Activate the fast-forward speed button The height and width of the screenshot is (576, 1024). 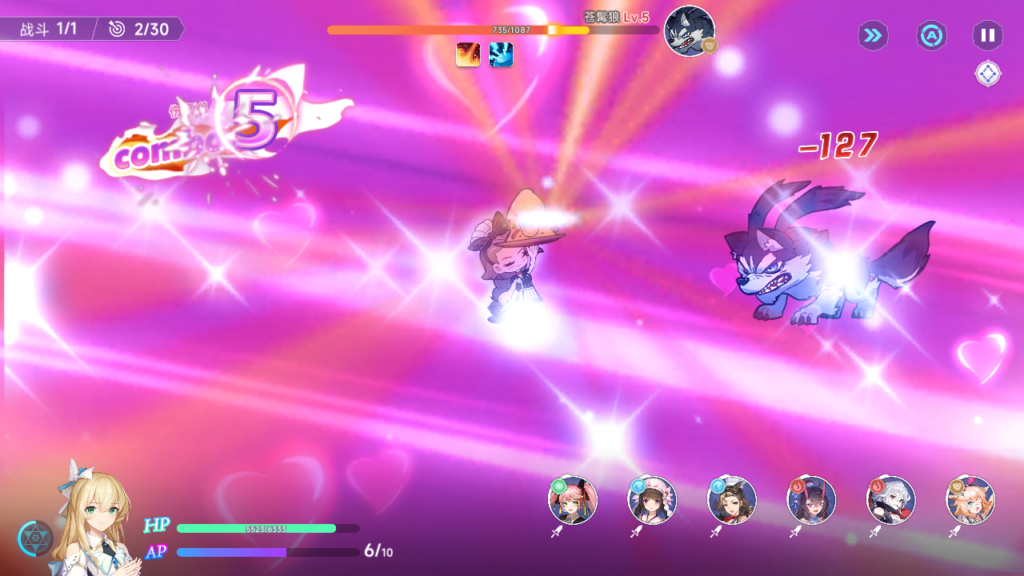point(872,36)
